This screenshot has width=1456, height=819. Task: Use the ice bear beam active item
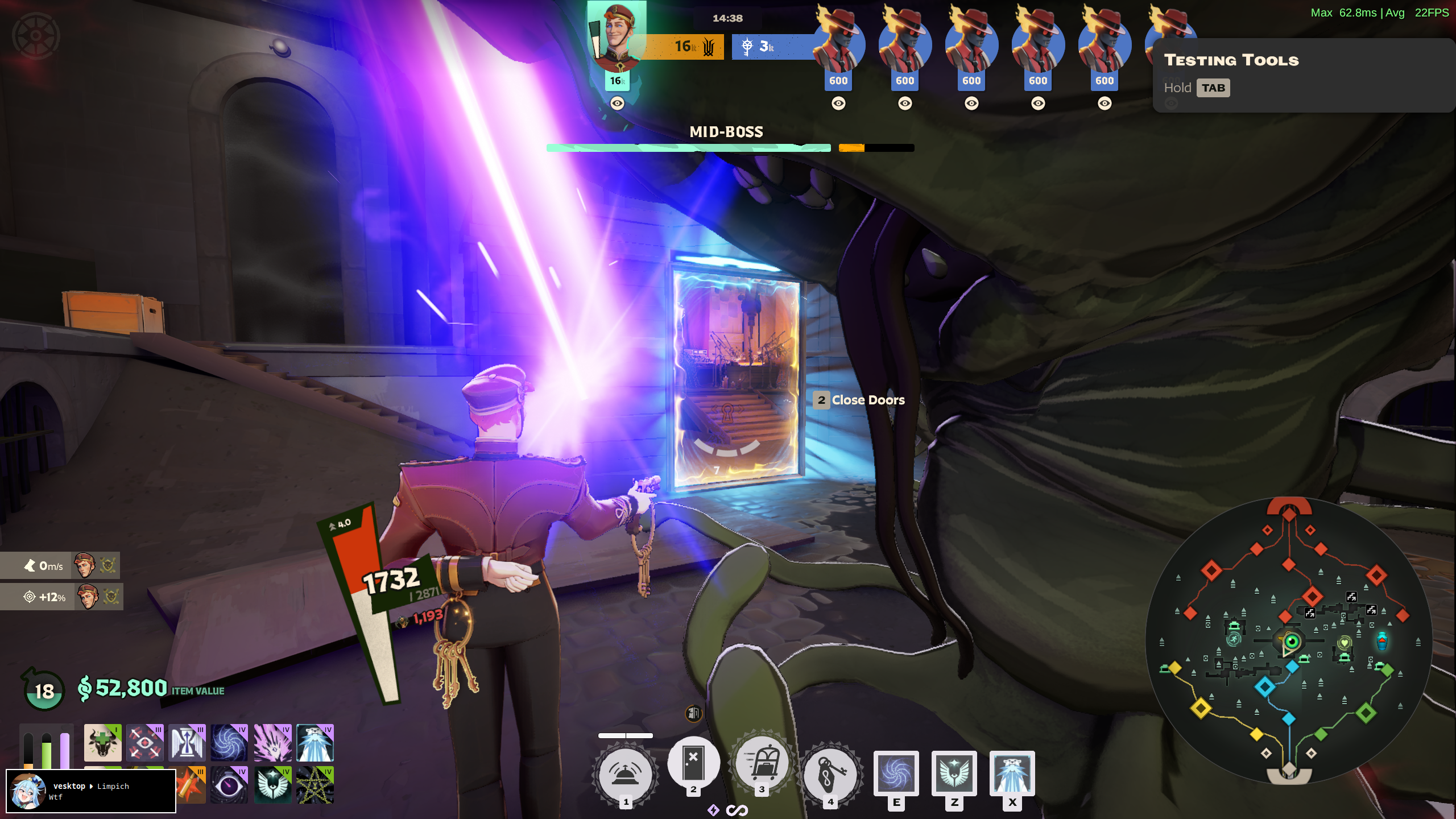1012,772
